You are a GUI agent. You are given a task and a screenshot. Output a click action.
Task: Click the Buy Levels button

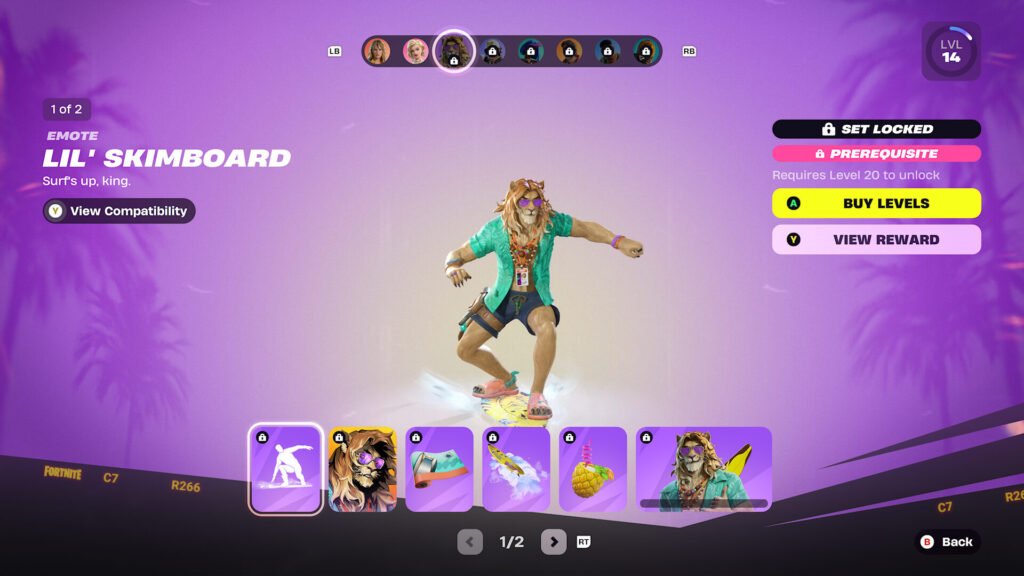point(876,203)
